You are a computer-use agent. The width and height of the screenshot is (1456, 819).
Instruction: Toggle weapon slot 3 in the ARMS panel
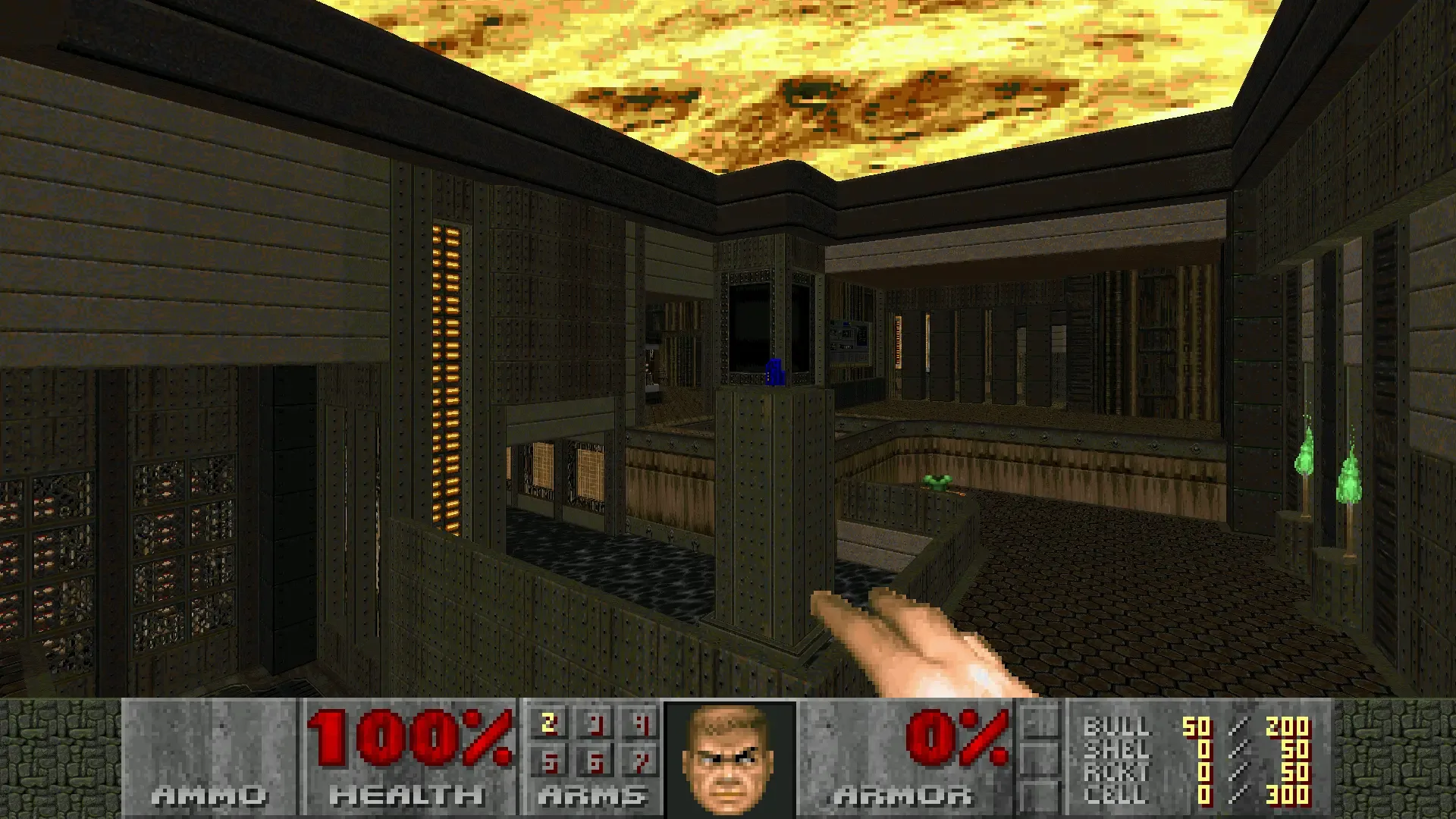click(594, 726)
